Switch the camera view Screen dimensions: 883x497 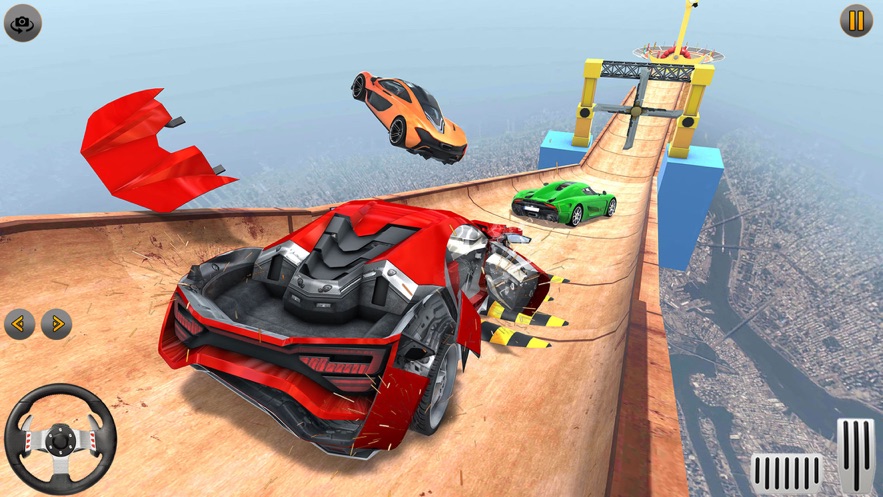click(23, 22)
